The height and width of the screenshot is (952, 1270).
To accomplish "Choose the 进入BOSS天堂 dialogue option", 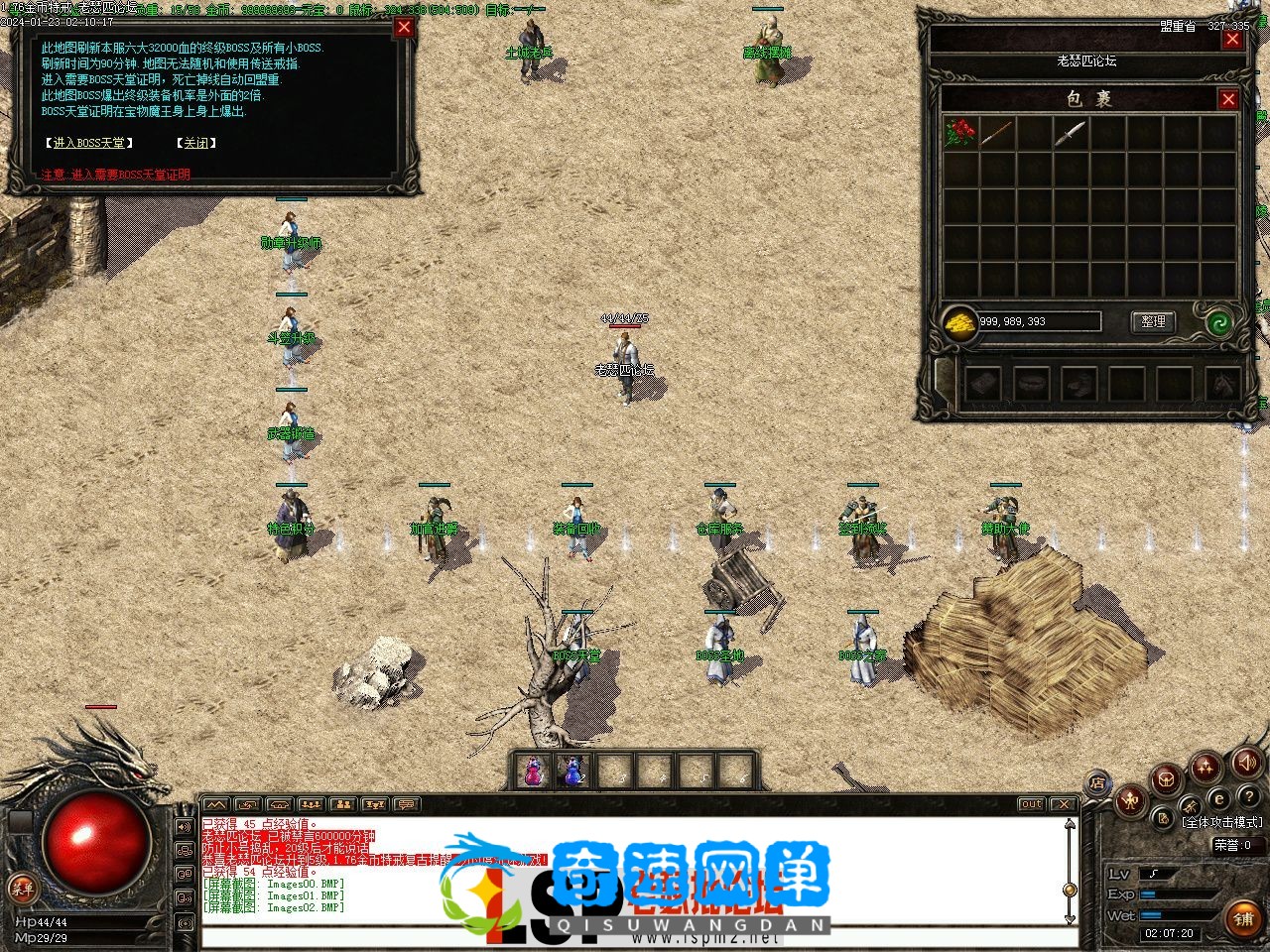I will [89, 143].
